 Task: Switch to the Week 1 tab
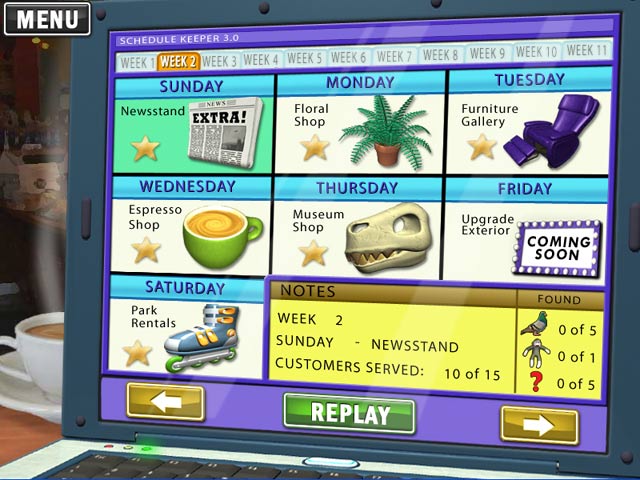137,62
